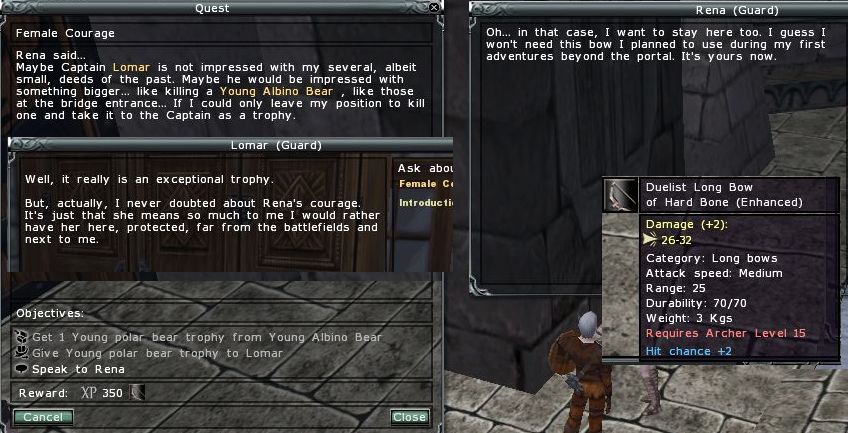The width and height of the screenshot is (848, 433).
Task: Close the Quest window with the Close button
Action: pyautogui.click(x=409, y=417)
